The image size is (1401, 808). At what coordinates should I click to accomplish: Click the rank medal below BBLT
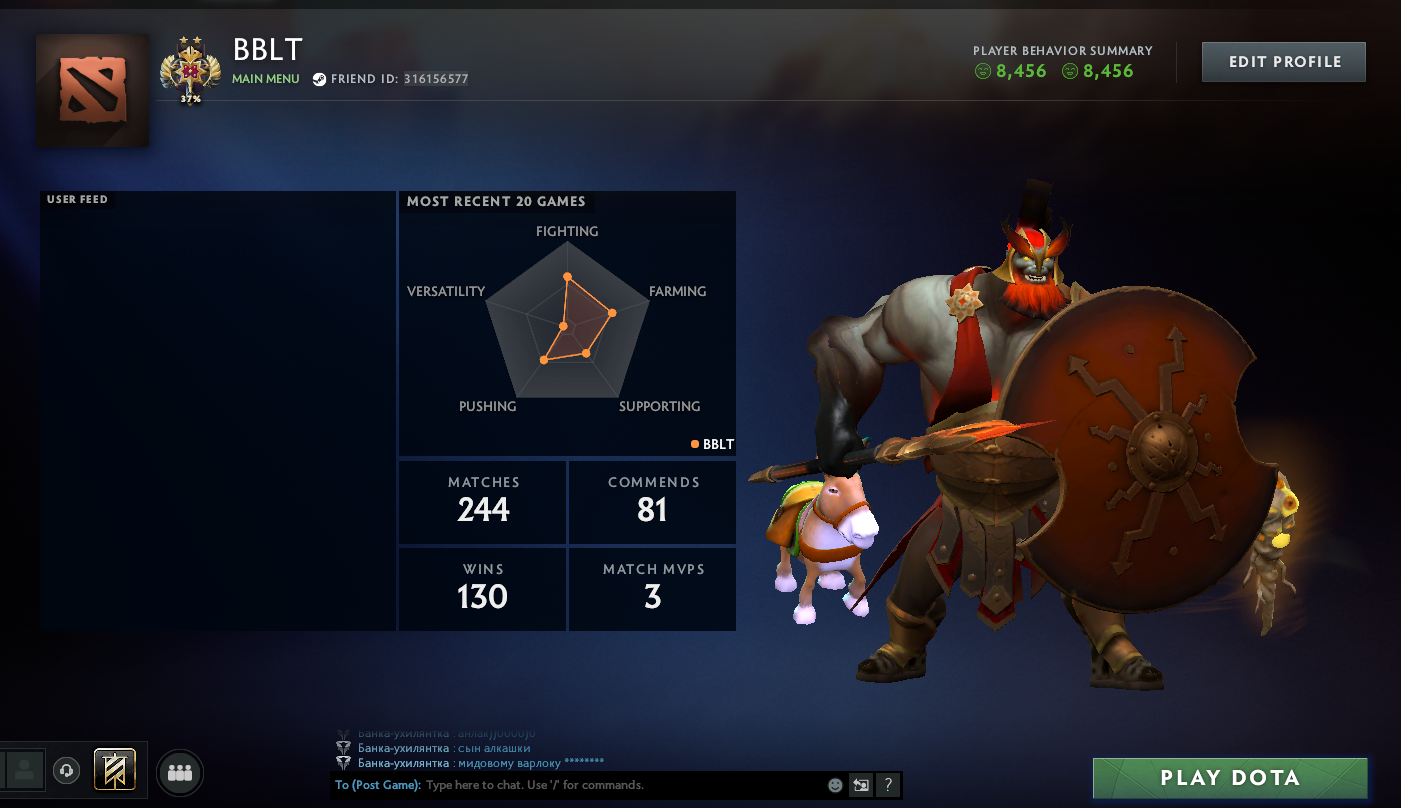(x=190, y=65)
